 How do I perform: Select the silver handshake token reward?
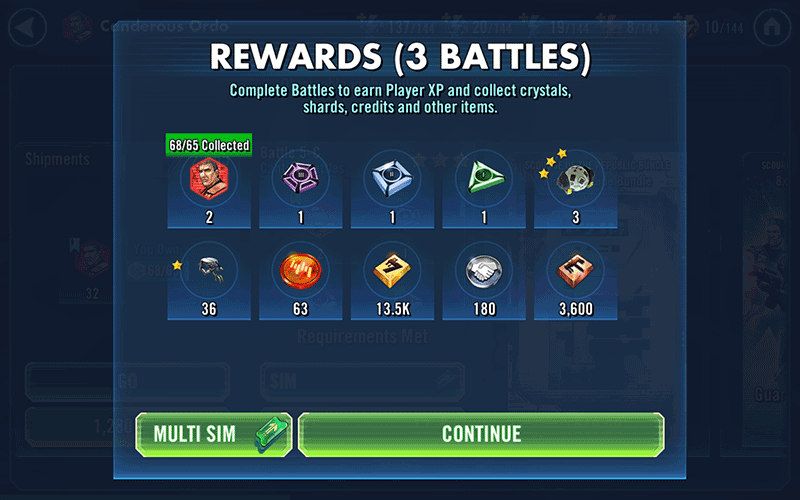[x=484, y=270]
